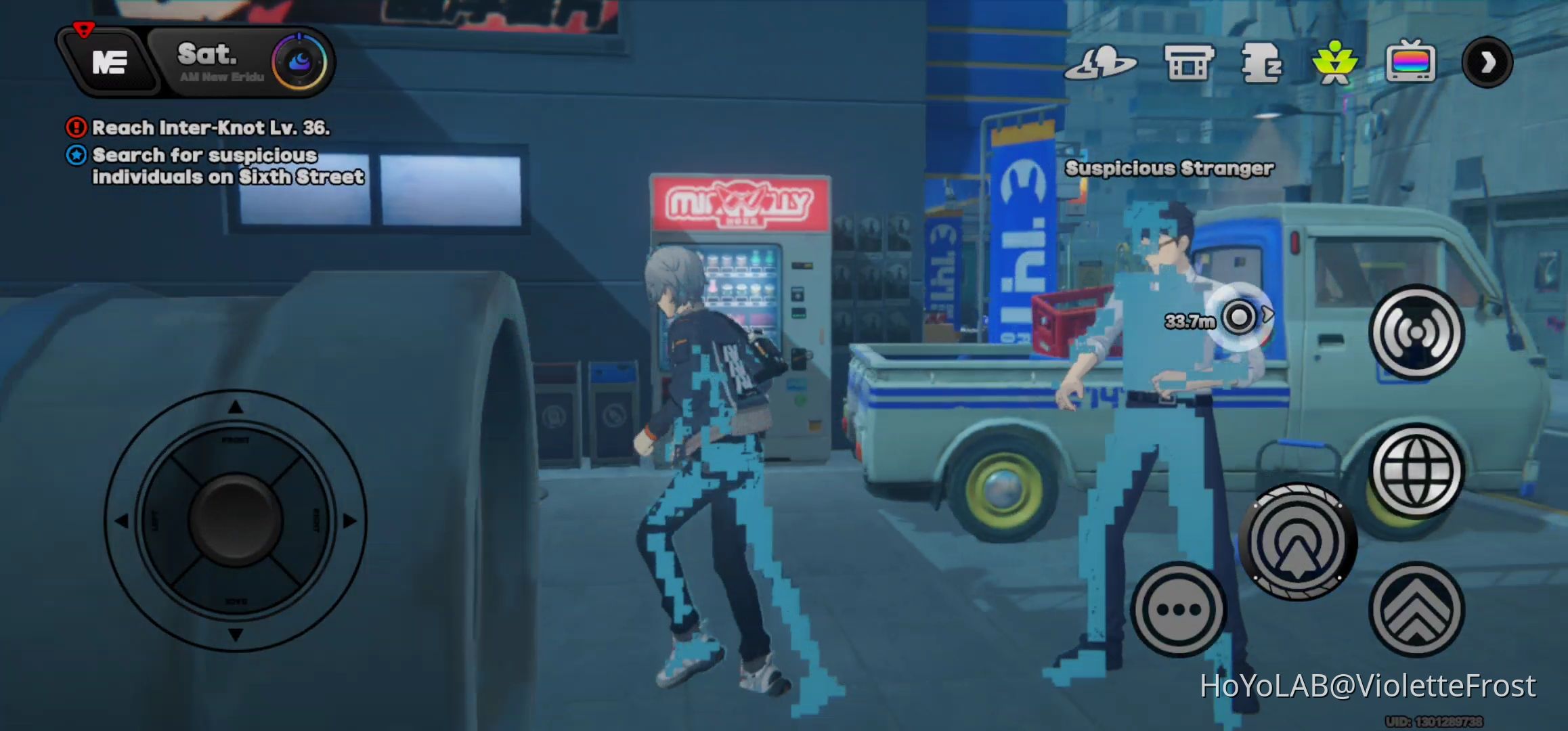Screen dimensions: 1568x731
Task: Select the Suspicious Stranger nameplate
Action: (x=1169, y=168)
